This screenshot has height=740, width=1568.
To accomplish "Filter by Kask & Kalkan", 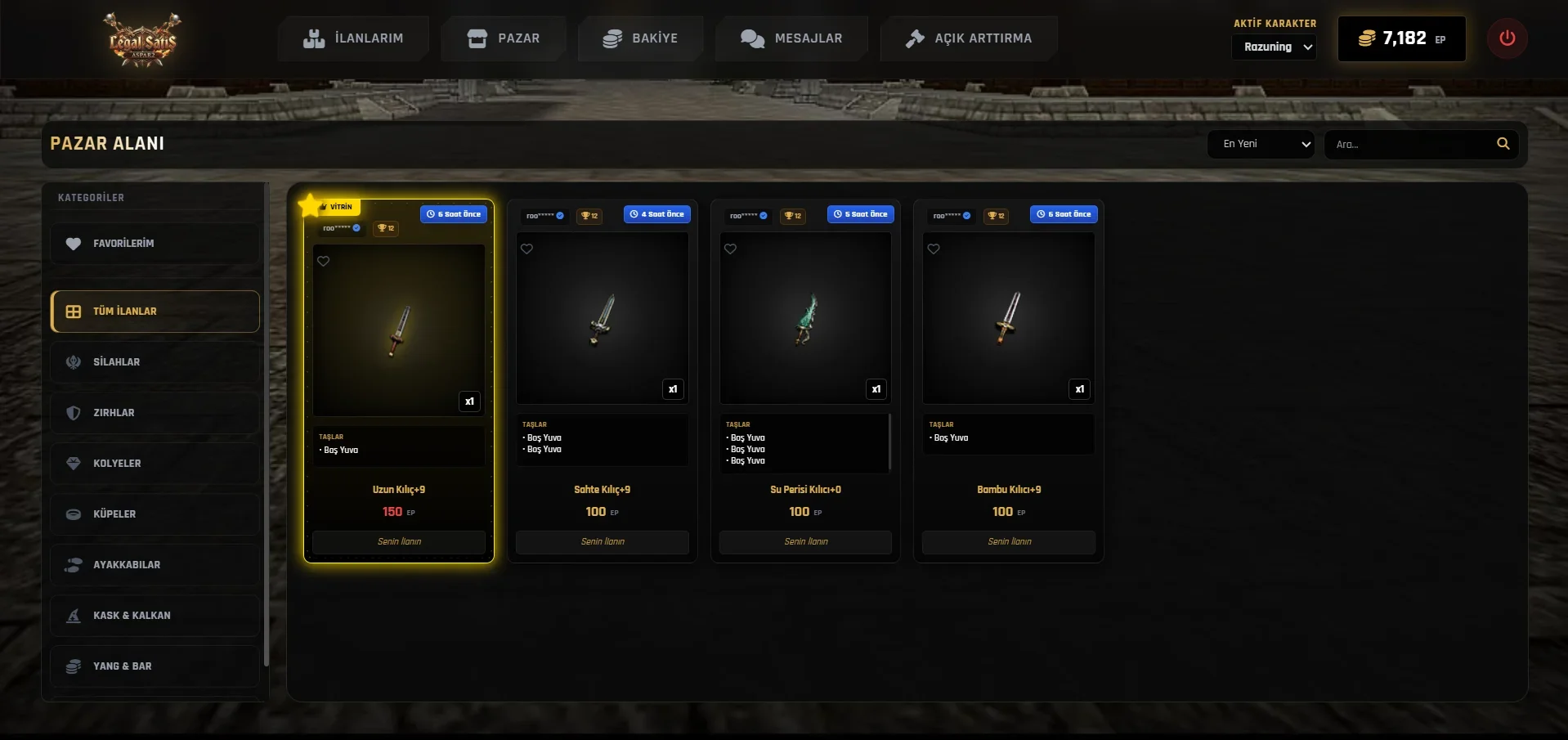I will point(155,616).
